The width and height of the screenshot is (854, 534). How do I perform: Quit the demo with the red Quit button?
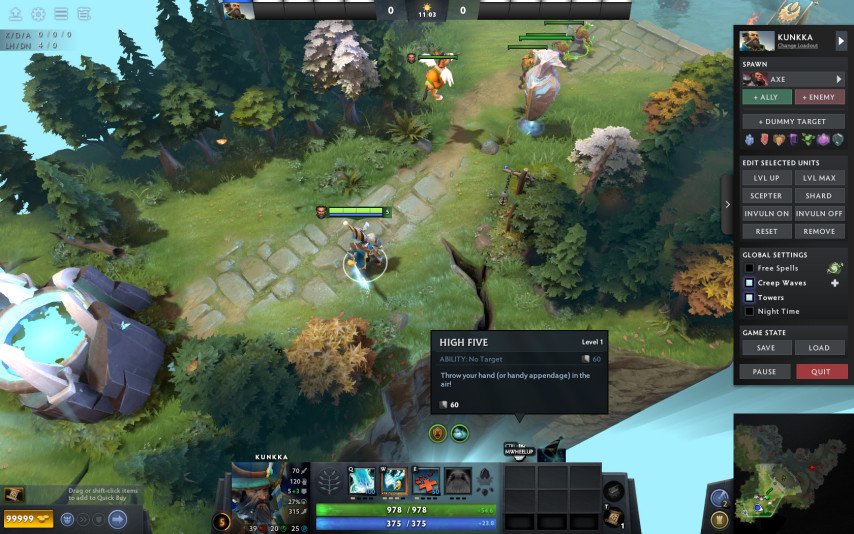click(821, 371)
